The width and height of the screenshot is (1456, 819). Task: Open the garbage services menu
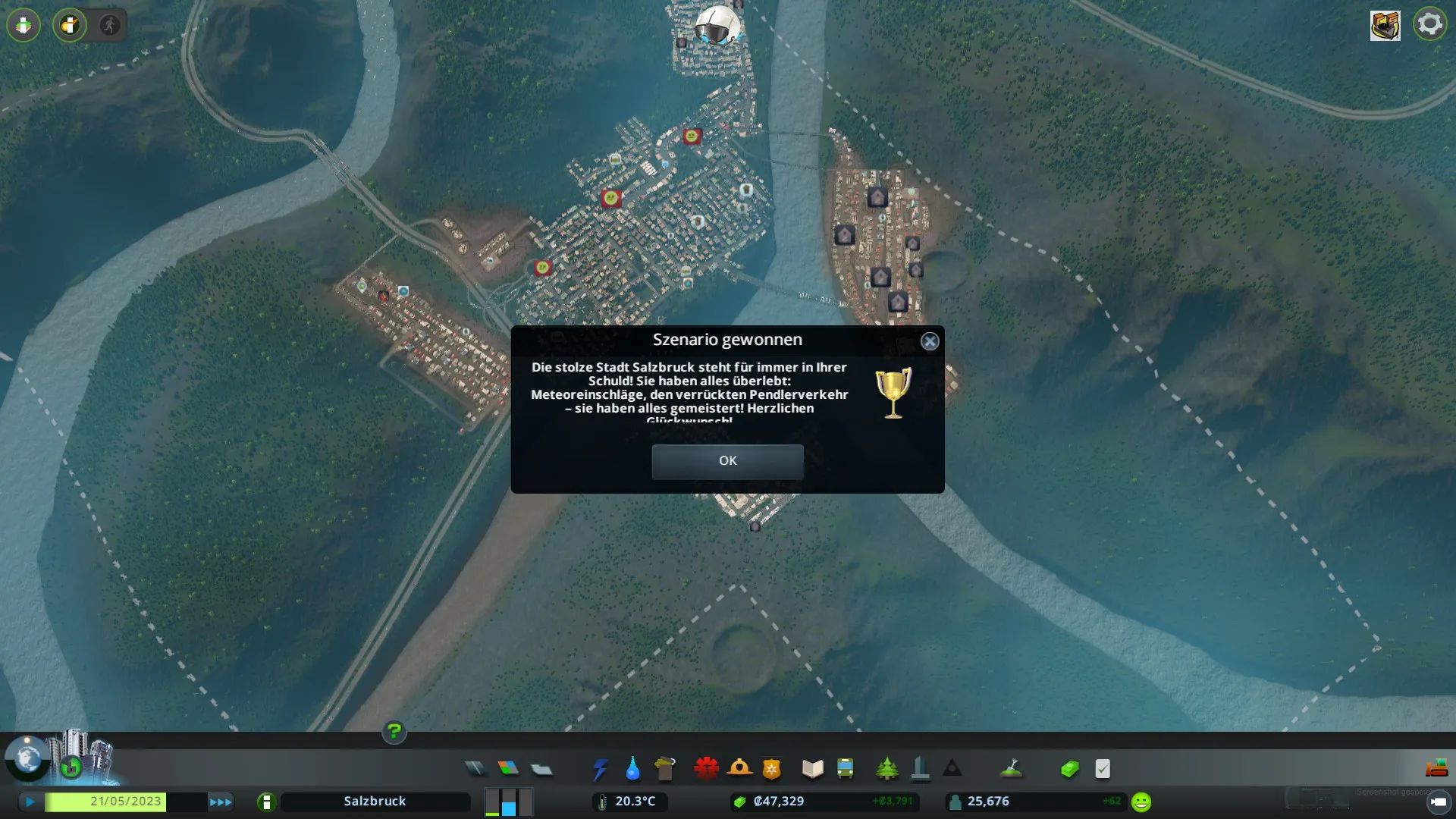[665, 769]
